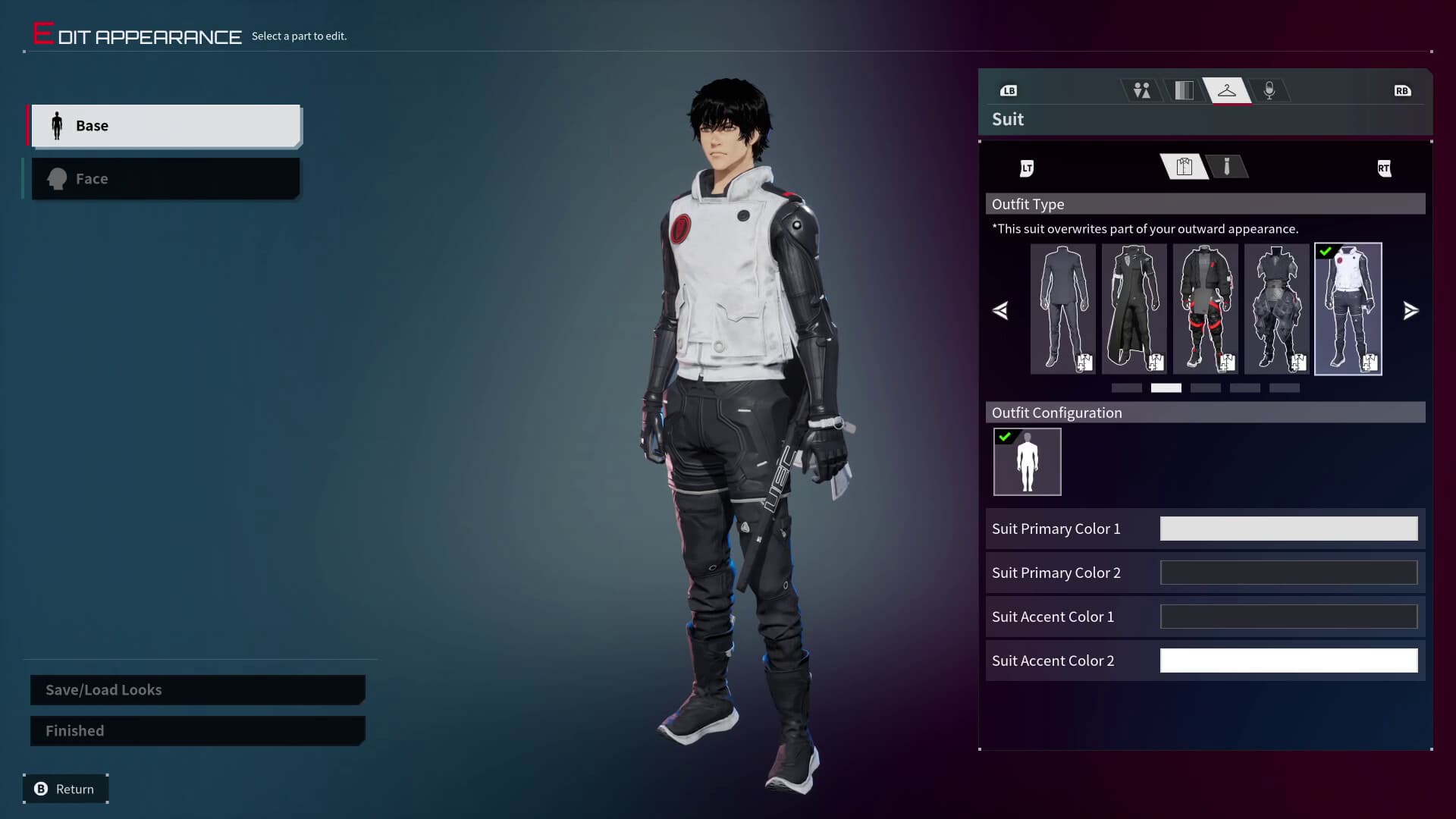Select the two-figure character tab icon
Viewport: 1456px width, 819px height.
coord(1141,90)
